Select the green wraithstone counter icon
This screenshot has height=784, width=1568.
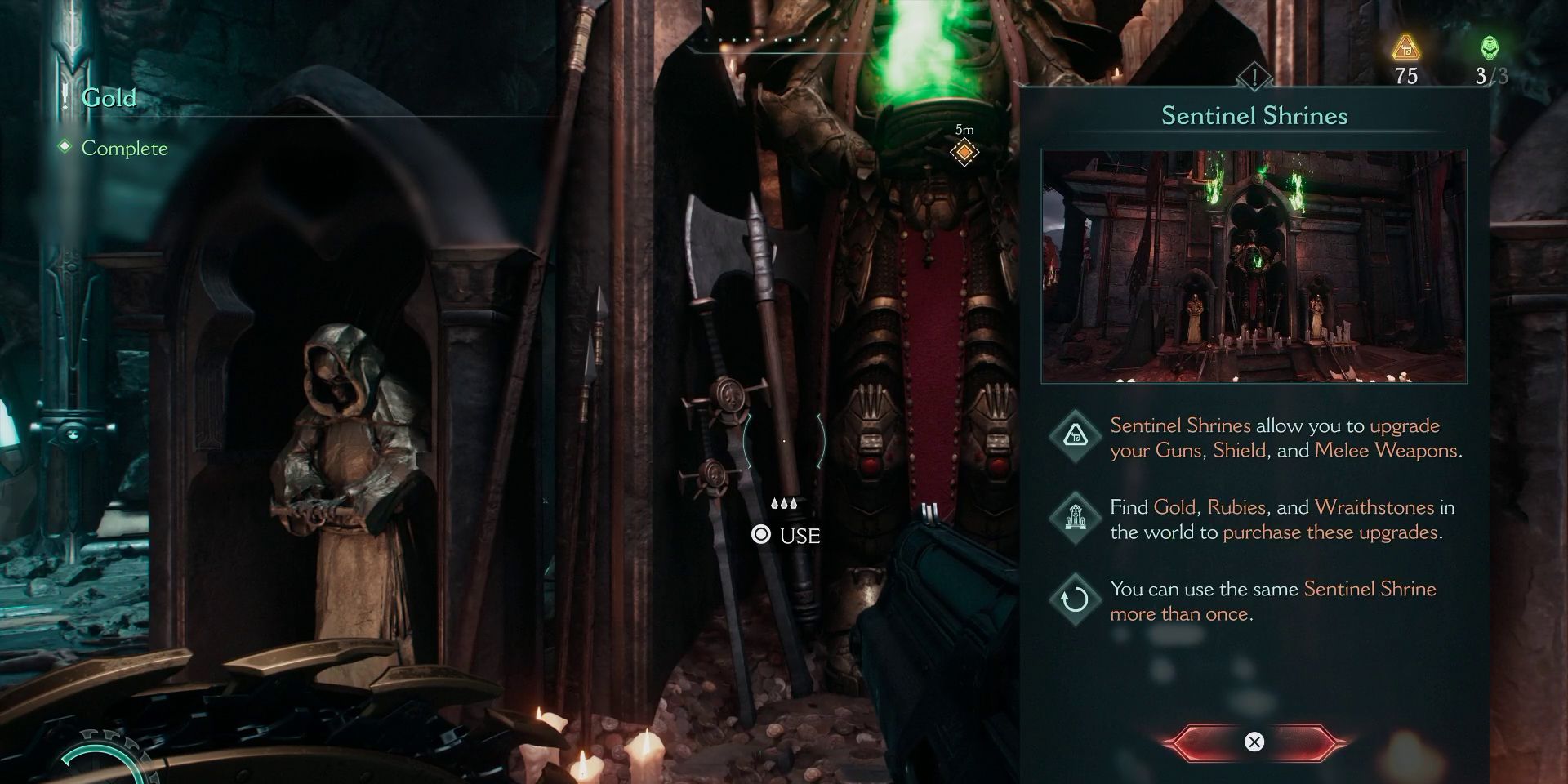click(x=1491, y=47)
